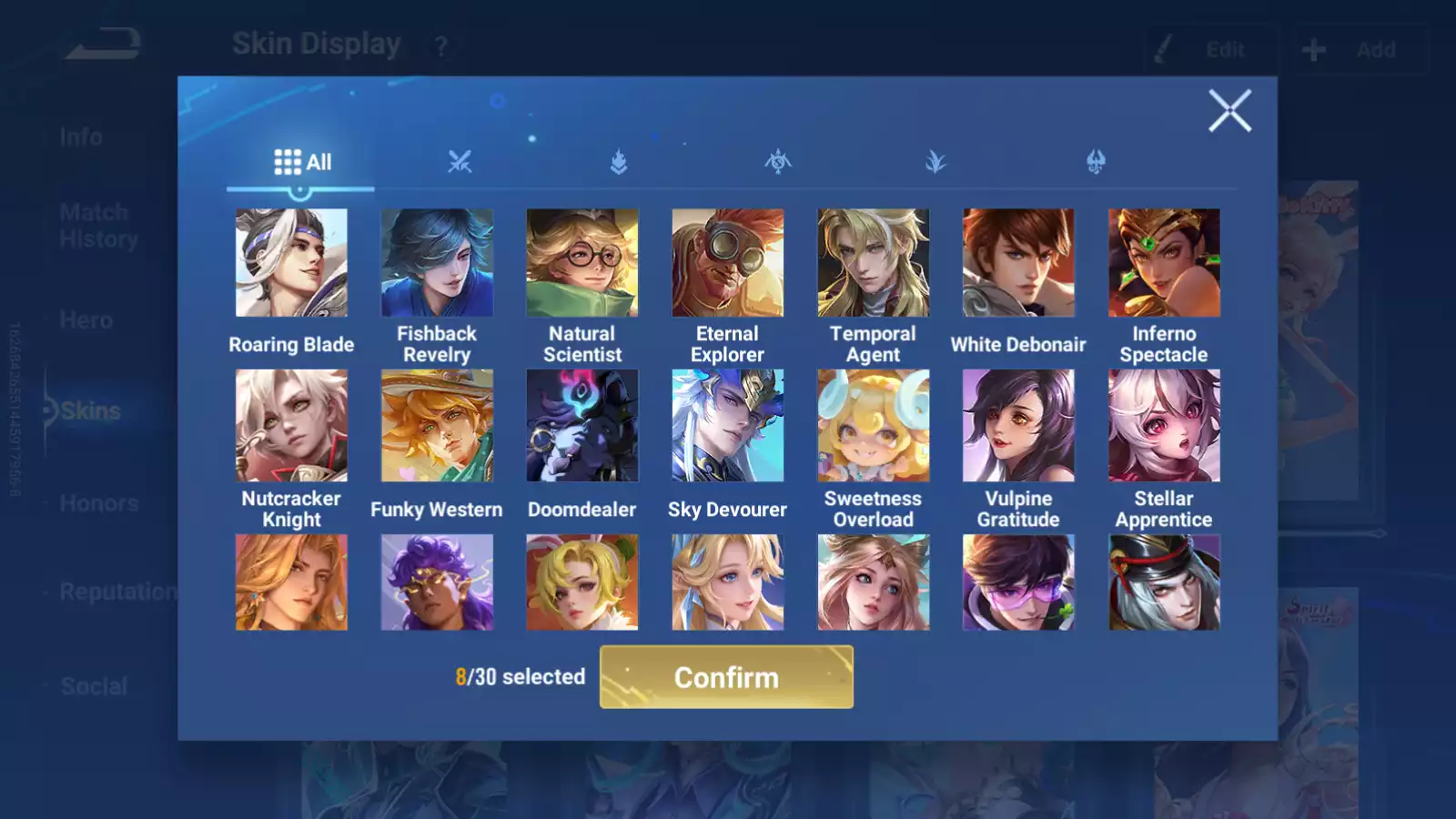Choose the Fishback Revelry skin
Viewport: 1456px width, 819px height.
[x=437, y=263]
